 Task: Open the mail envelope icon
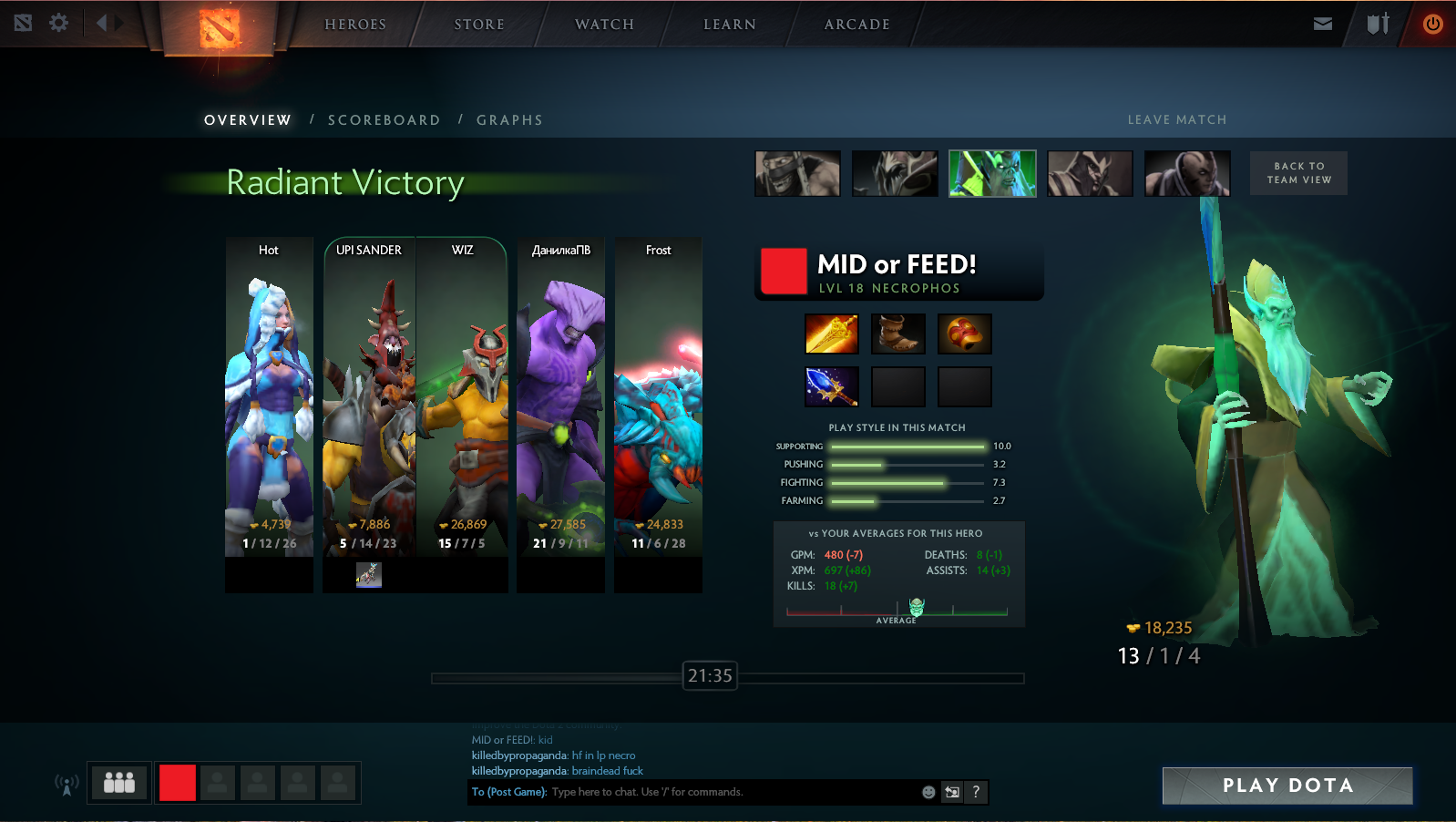[x=1323, y=24]
